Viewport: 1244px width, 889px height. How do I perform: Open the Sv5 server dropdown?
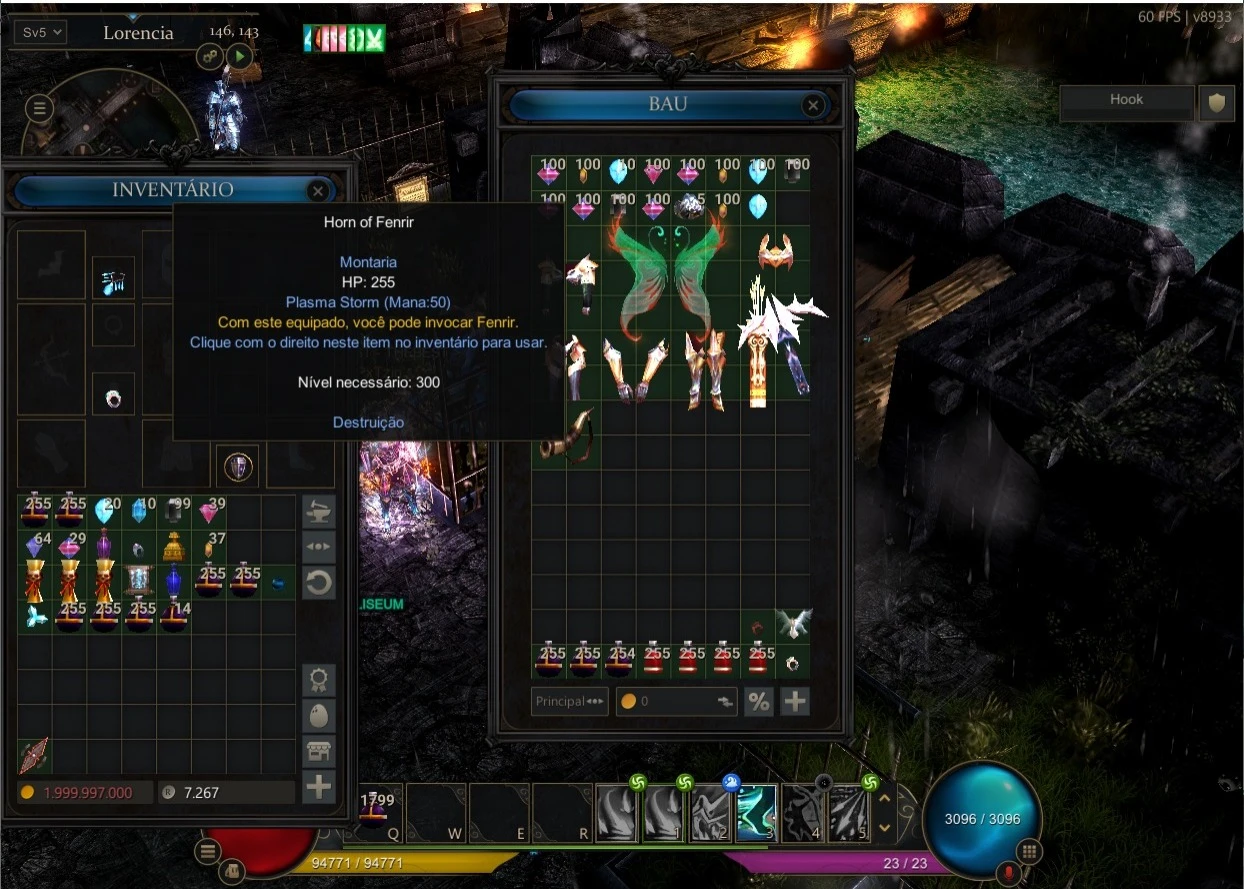pyautogui.click(x=42, y=32)
